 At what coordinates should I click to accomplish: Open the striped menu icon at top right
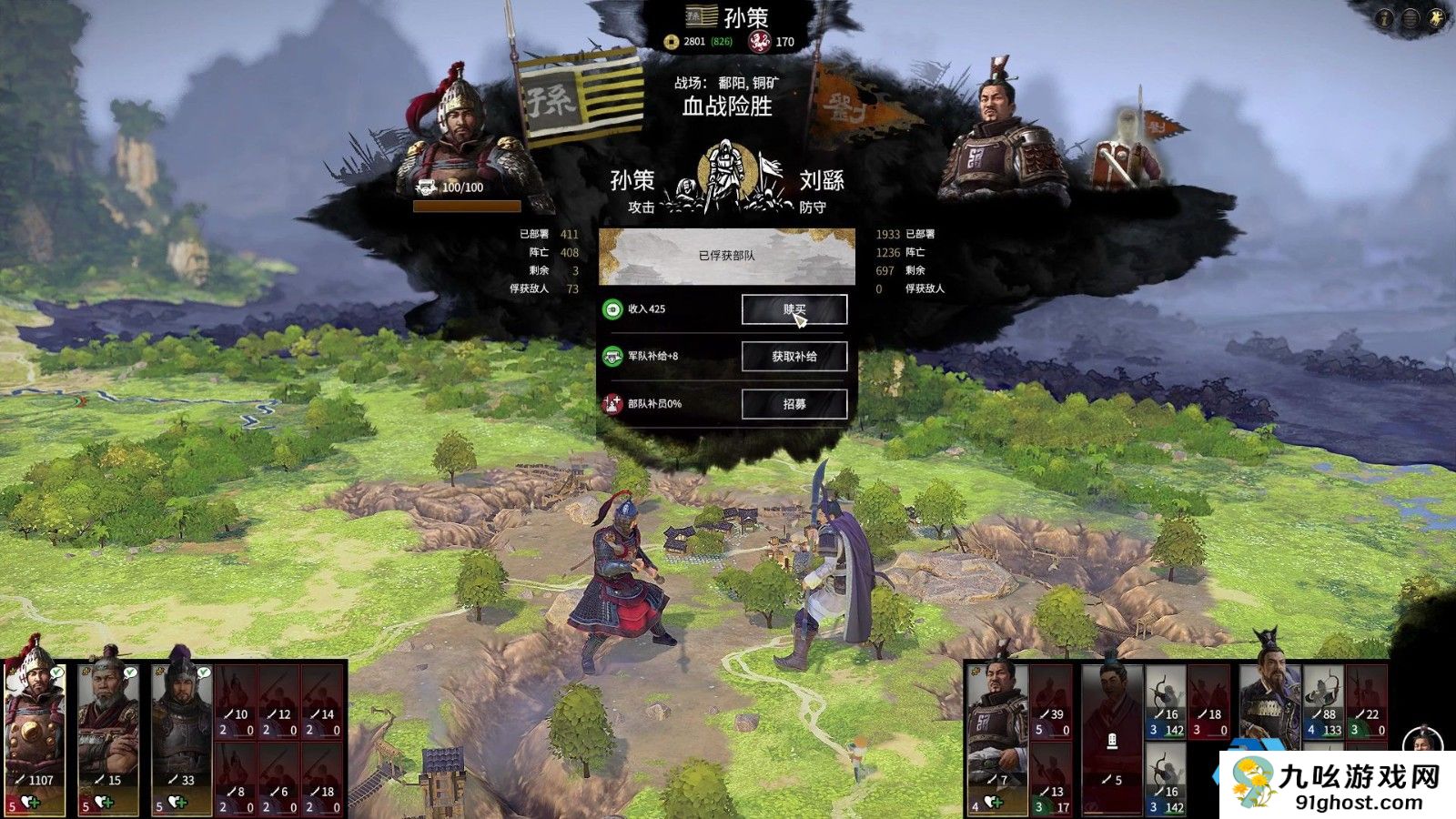click(1410, 18)
